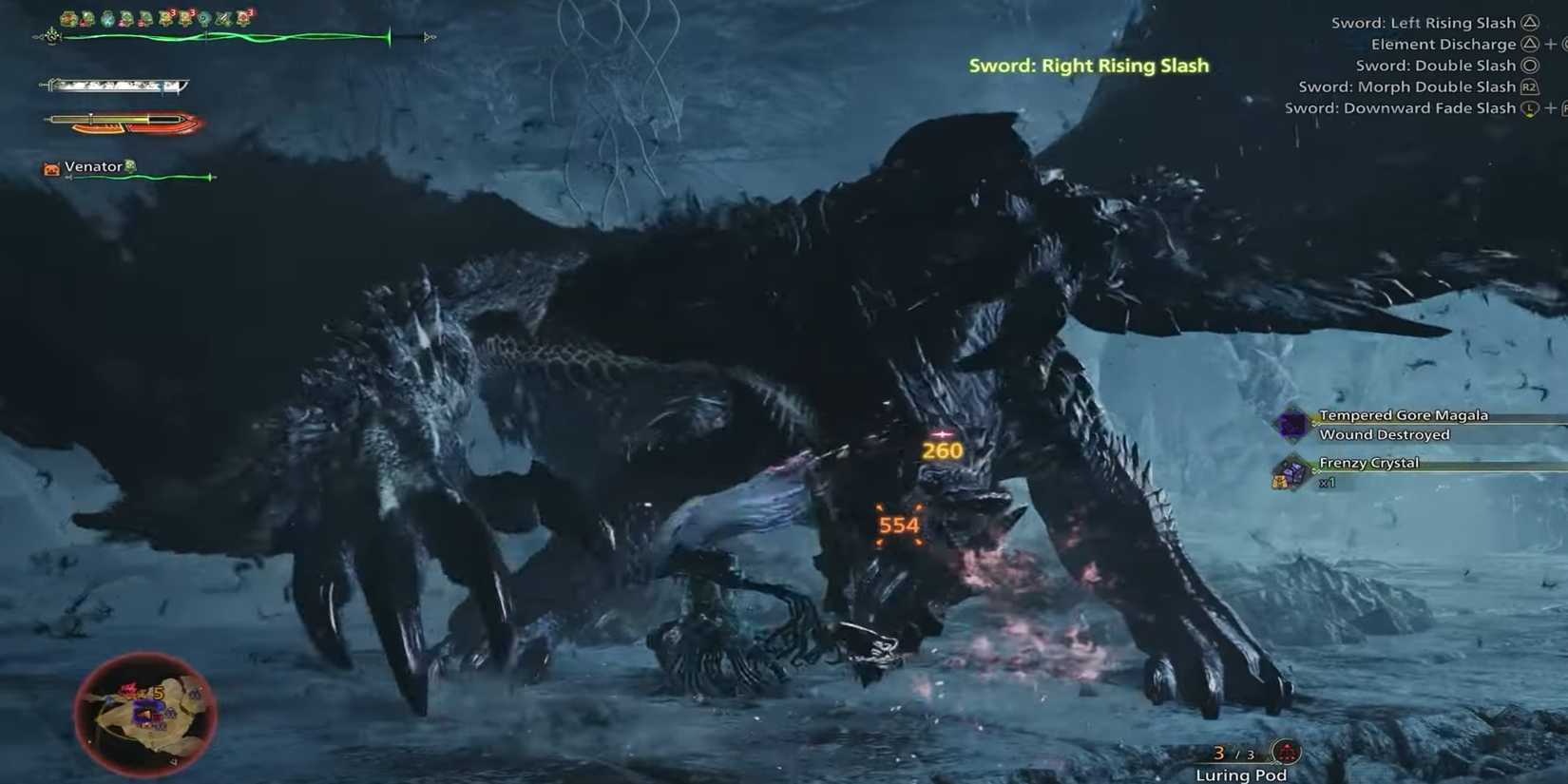This screenshot has height=784, width=1568.
Task: Click the Frenzy Crystal item icon
Action: click(1290, 472)
